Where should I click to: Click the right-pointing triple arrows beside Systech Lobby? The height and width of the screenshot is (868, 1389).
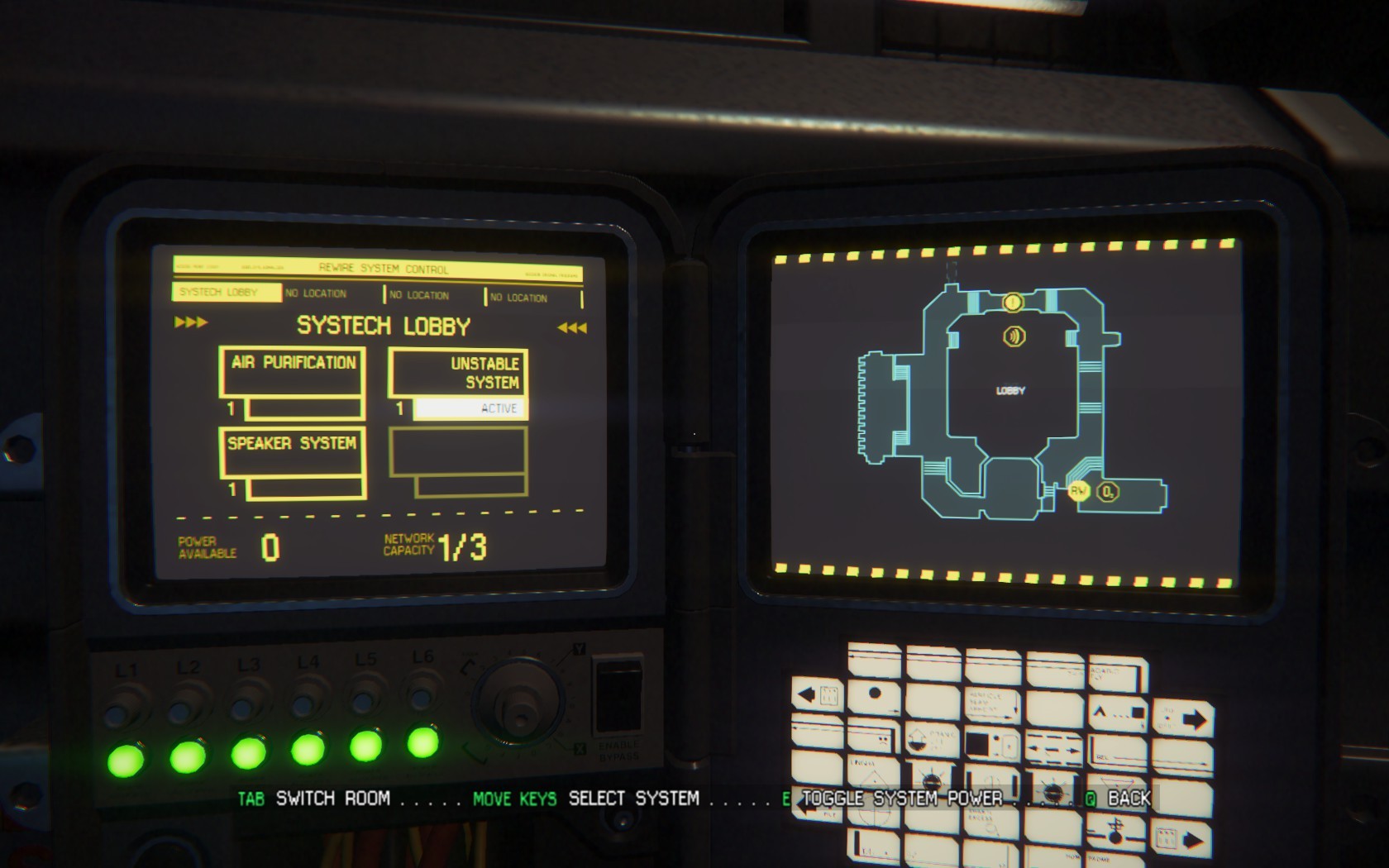(x=191, y=322)
